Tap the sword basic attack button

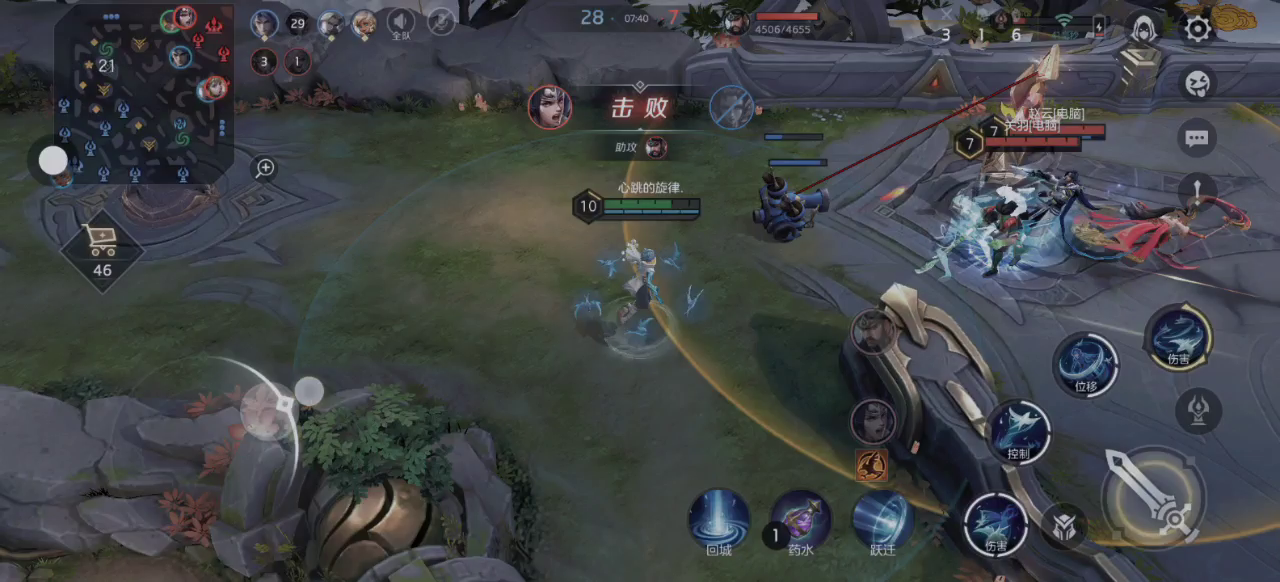pyautogui.click(x=1153, y=496)
